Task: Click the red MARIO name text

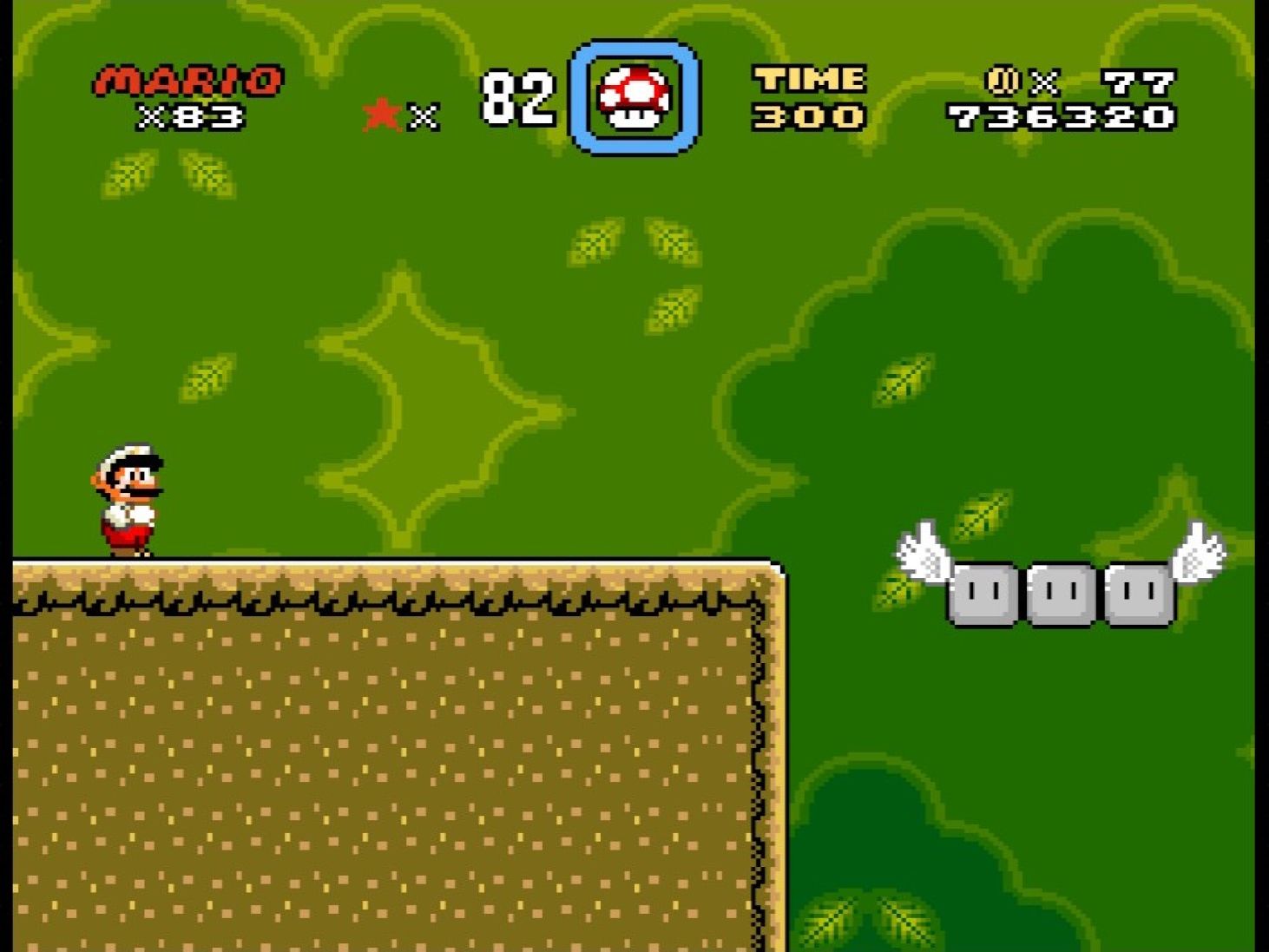Action: pos(185,78)
